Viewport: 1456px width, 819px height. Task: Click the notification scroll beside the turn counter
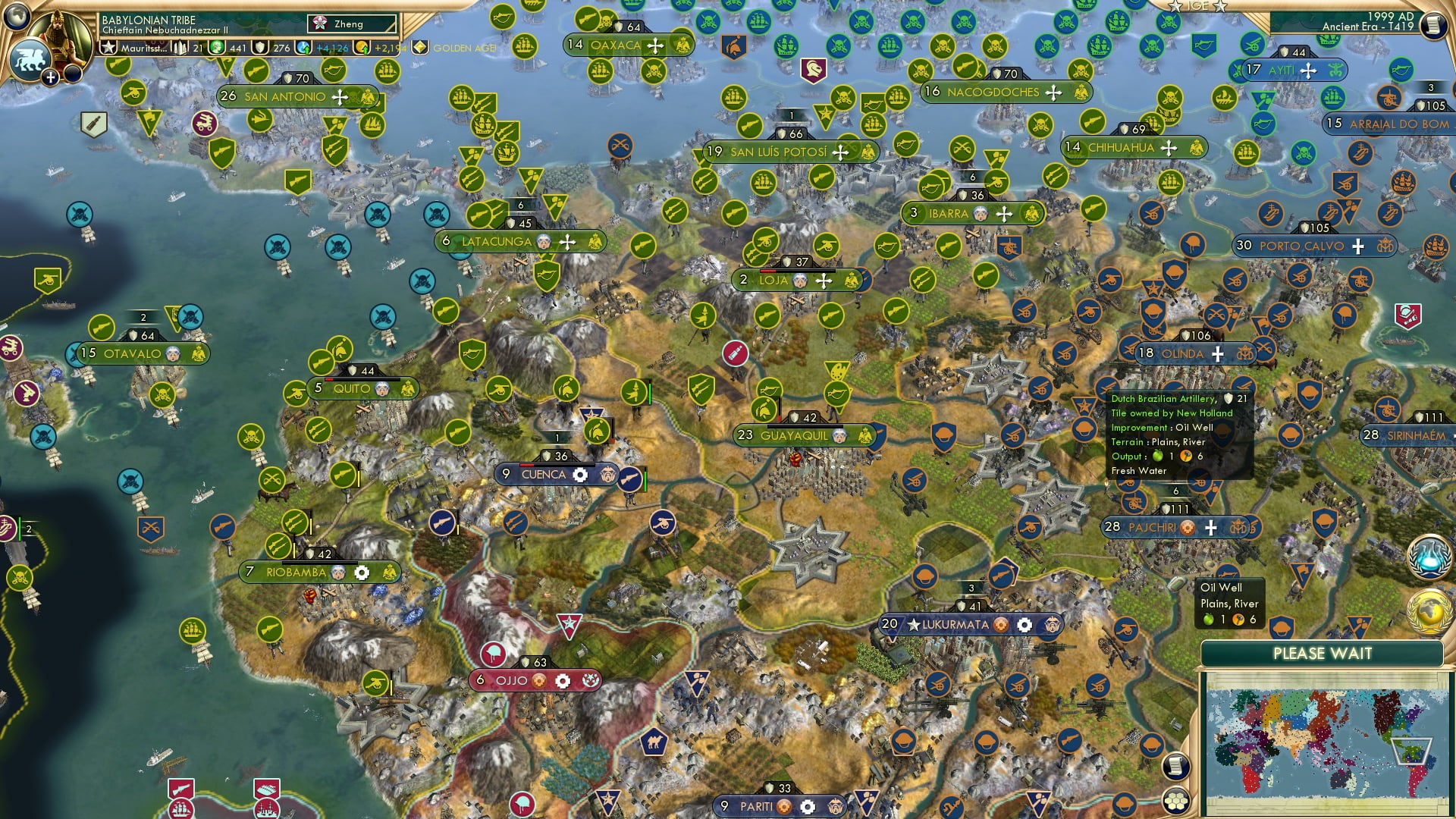pyautogui.click(x=1434, y=24)
